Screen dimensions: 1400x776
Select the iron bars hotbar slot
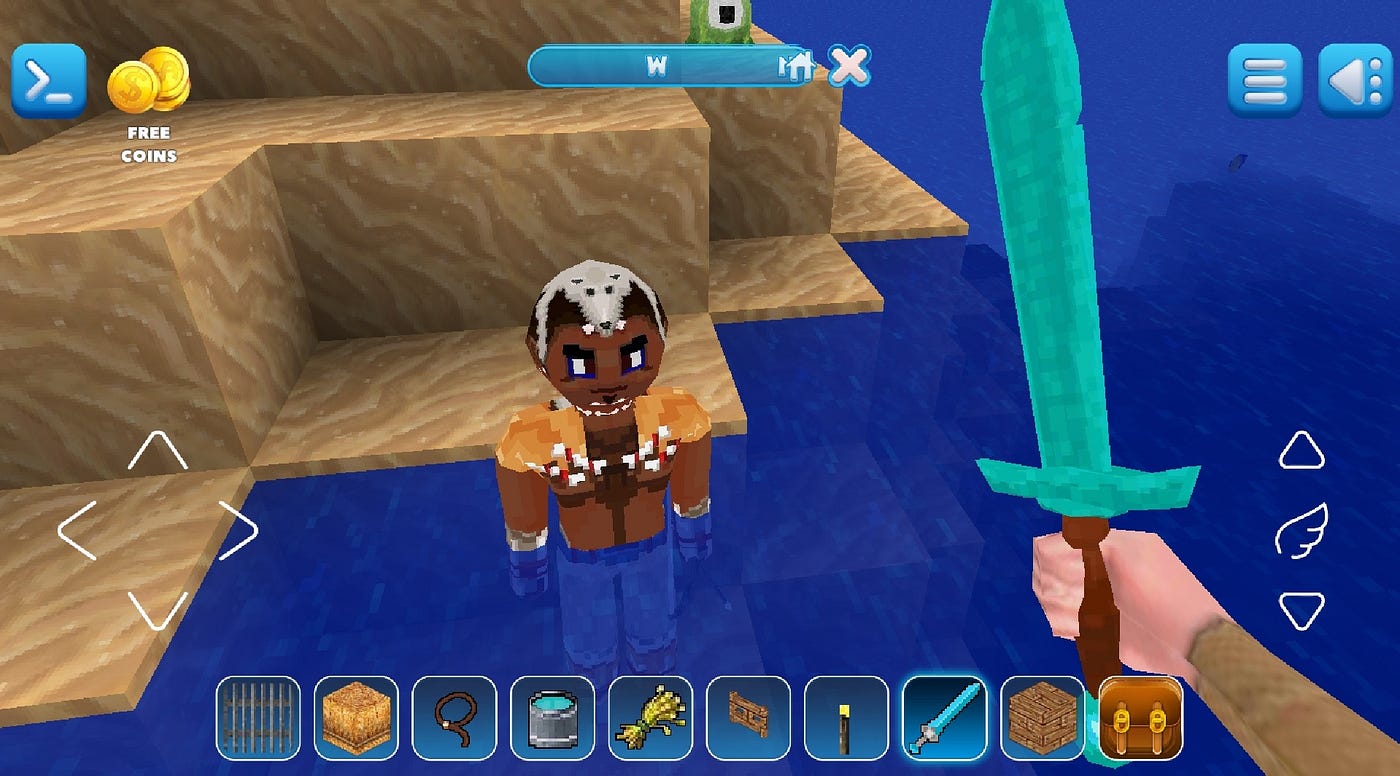tap(258, 717)
